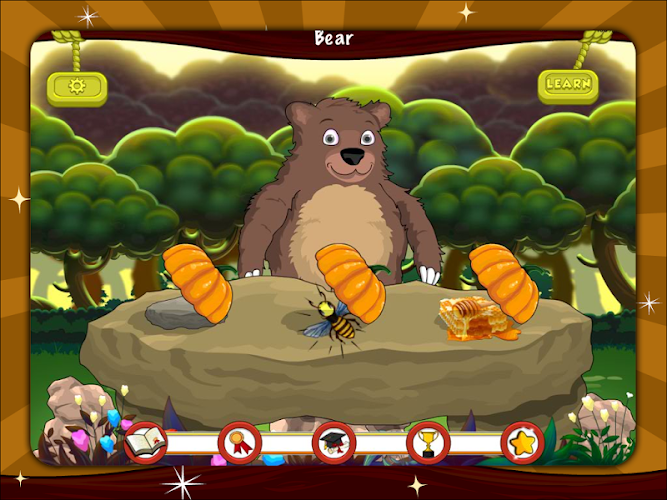Image resolution: width=667 pixels, height=500 pixels.
Task: Open the gold trophy icon
Action: (428, 441)
